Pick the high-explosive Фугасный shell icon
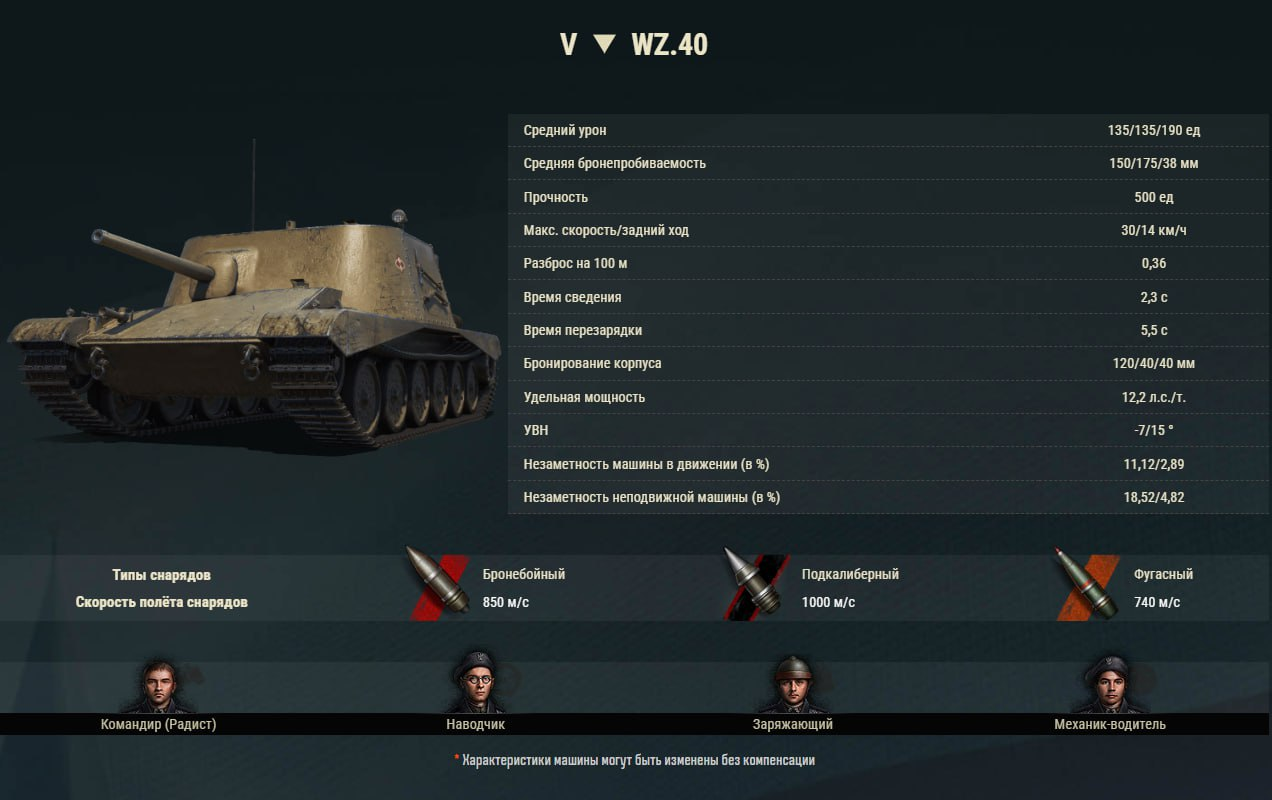Viewport: 1272px width, 800px height. [1087, 584]
